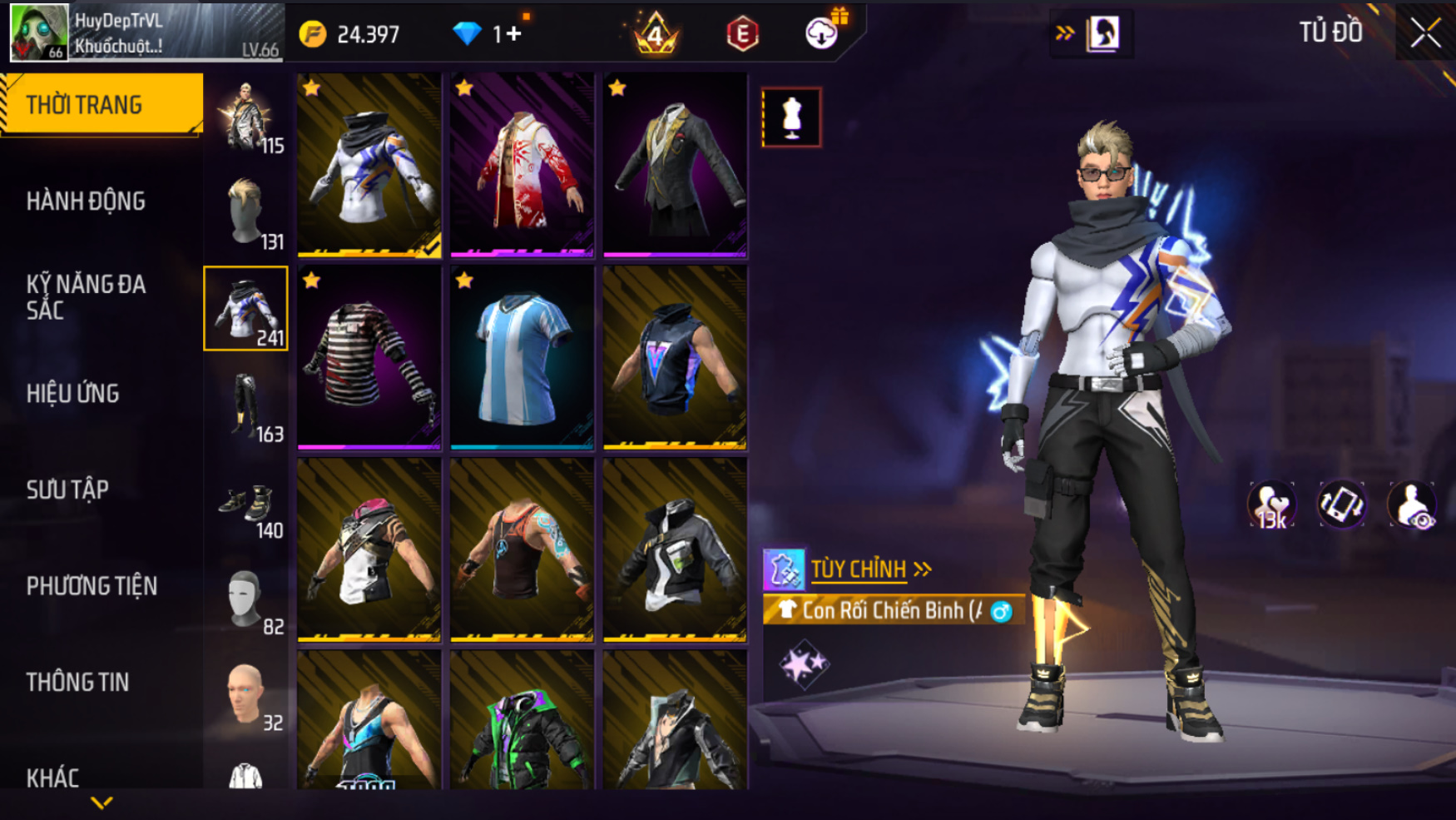The width and height of the screenshot is (1456, 820).
Task: Add diamonds with the plus button
Action: 513,34
